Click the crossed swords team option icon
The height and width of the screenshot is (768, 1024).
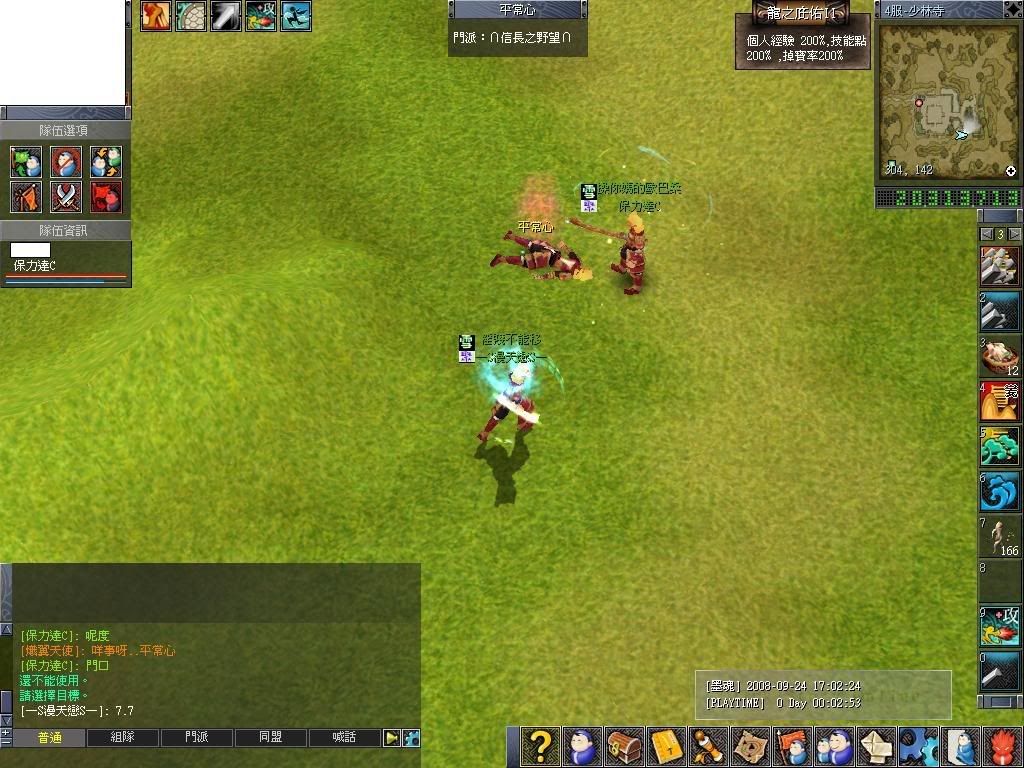click(x=66, y=197)
